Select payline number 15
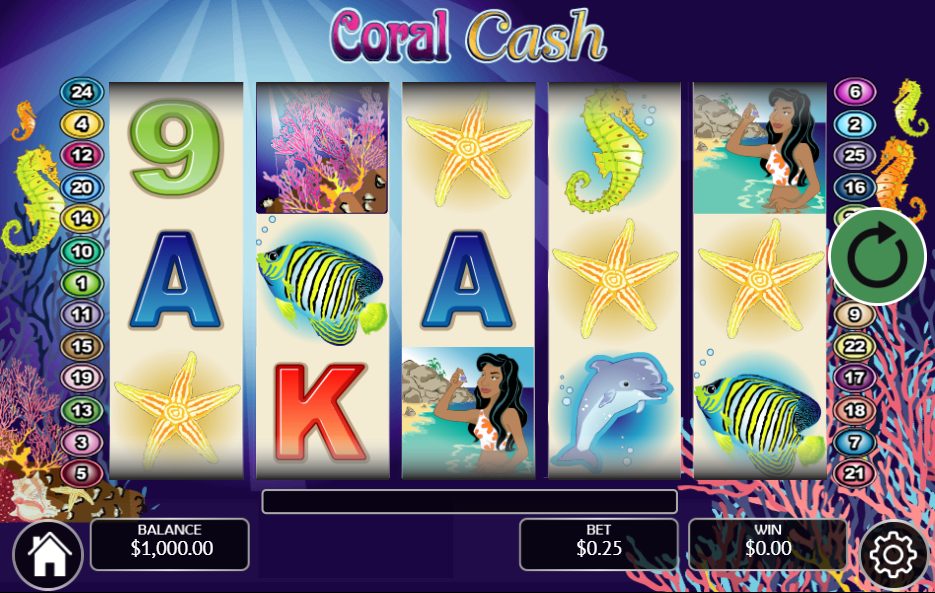The height and width of the screenshot is (593, 935). (82, 346)
